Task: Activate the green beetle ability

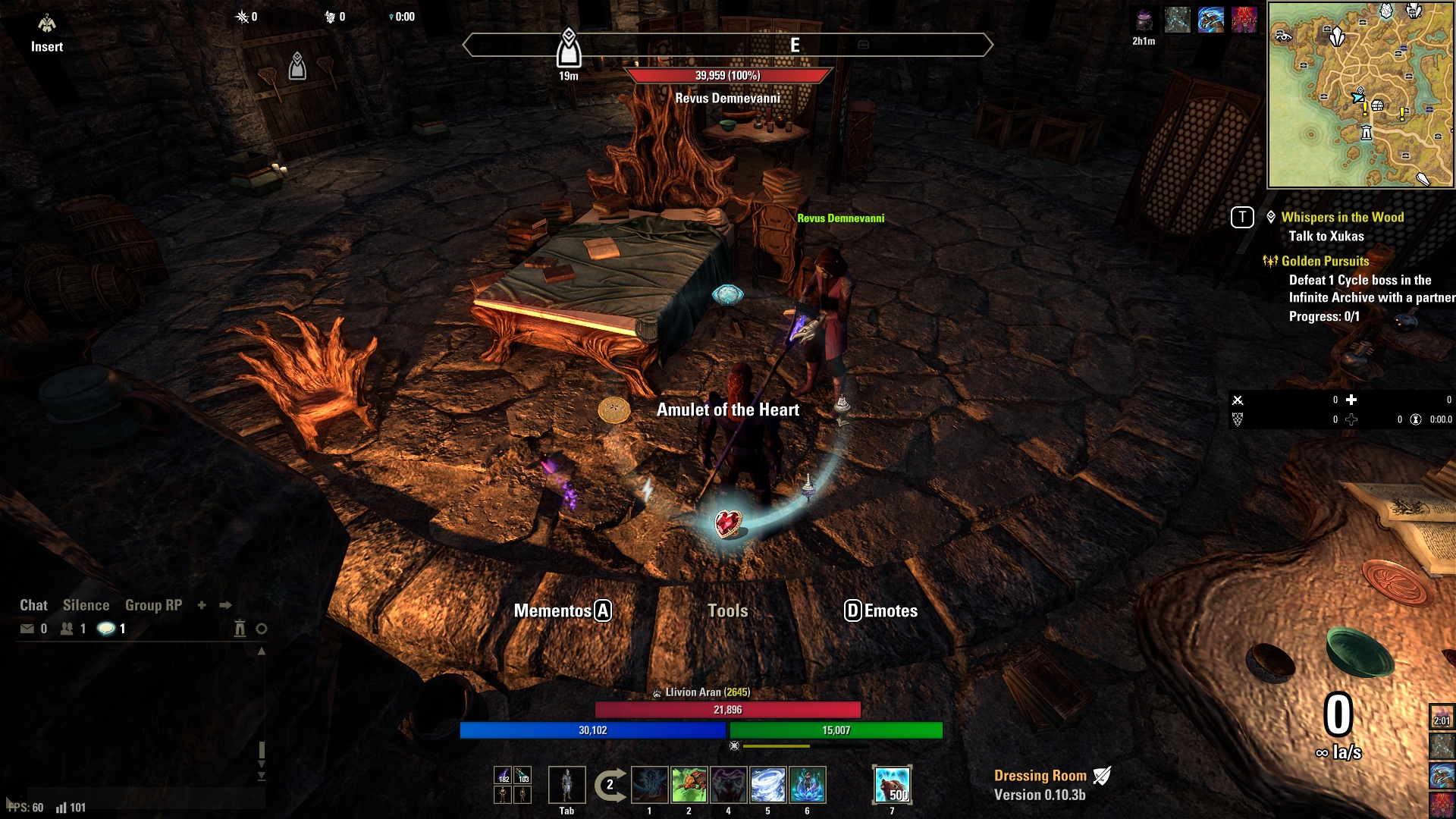Action: click(x=689, y=785)
